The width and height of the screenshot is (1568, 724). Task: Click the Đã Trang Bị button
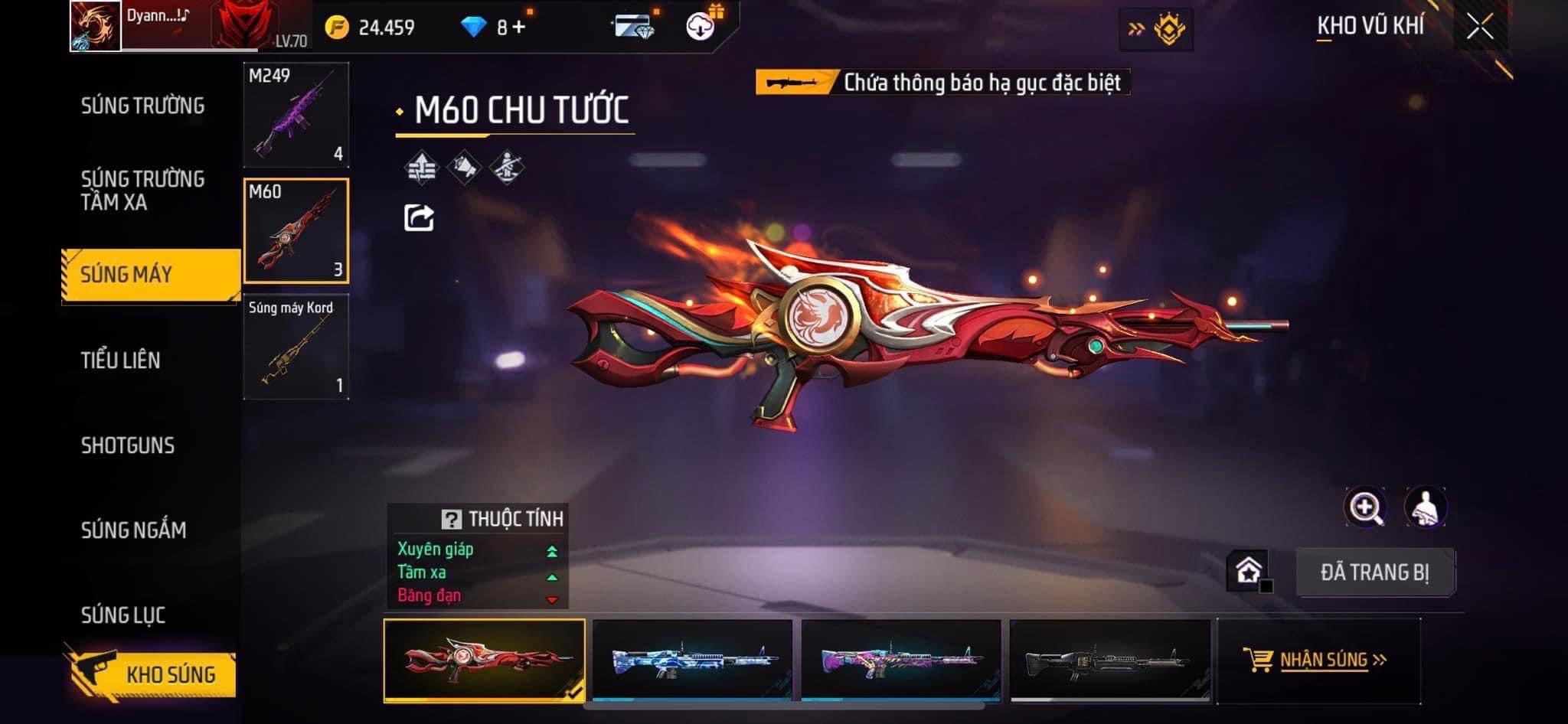[1374, 572]
